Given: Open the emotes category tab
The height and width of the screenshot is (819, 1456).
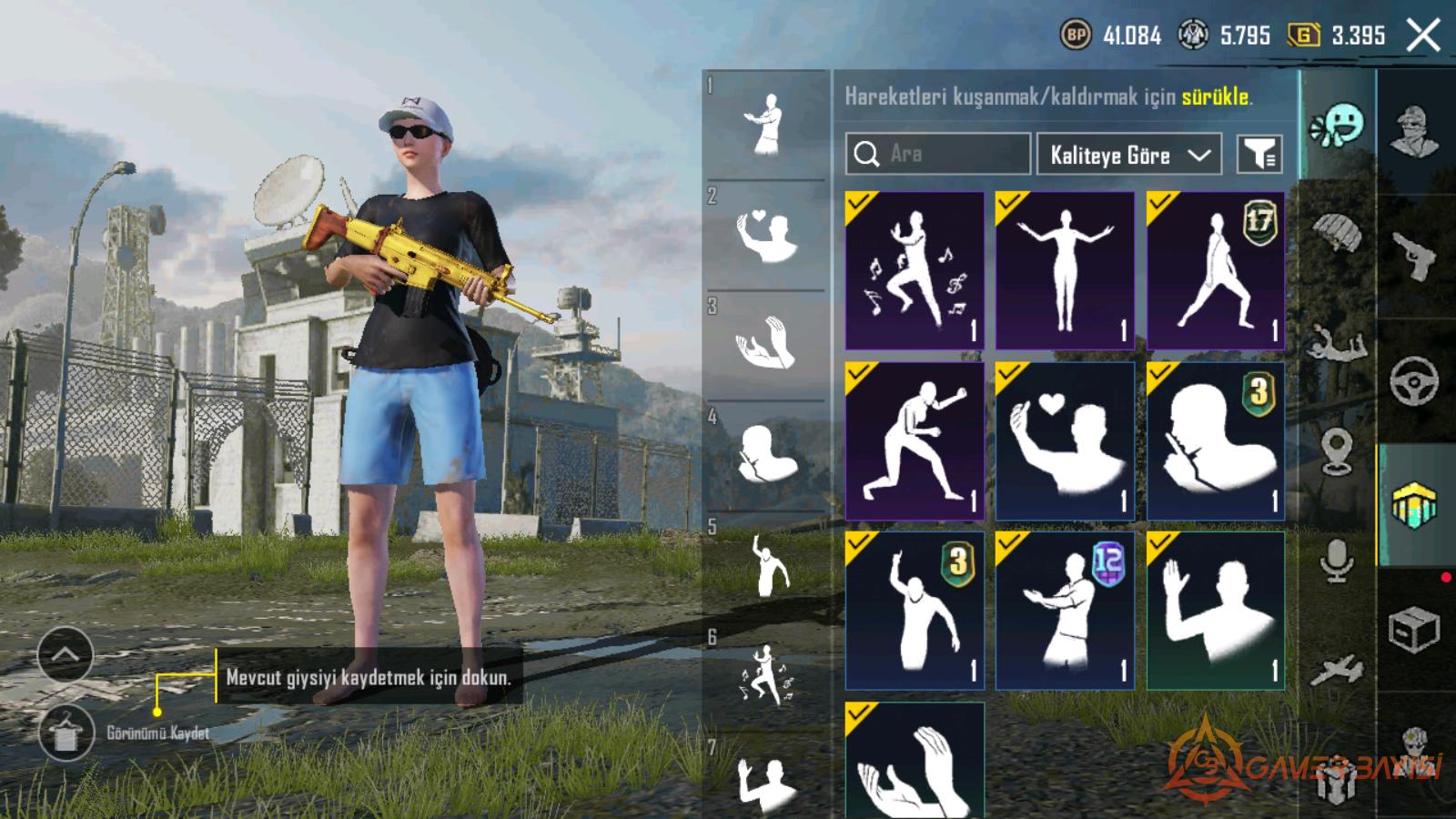Looking at the screenshot, I should tap(1337, 126).
